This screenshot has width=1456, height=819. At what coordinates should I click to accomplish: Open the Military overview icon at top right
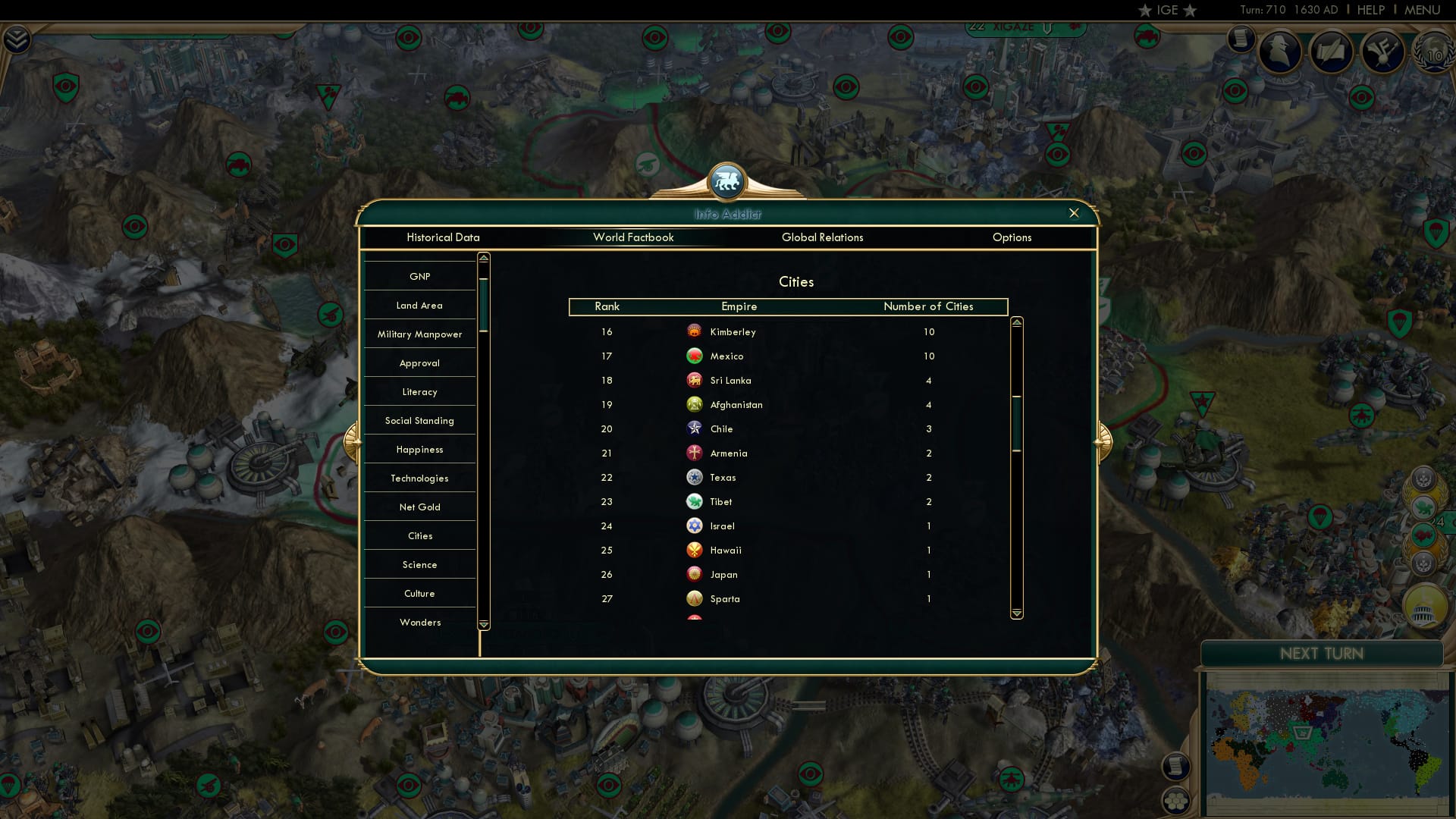pyautogui.click(x=1385, y=52)
